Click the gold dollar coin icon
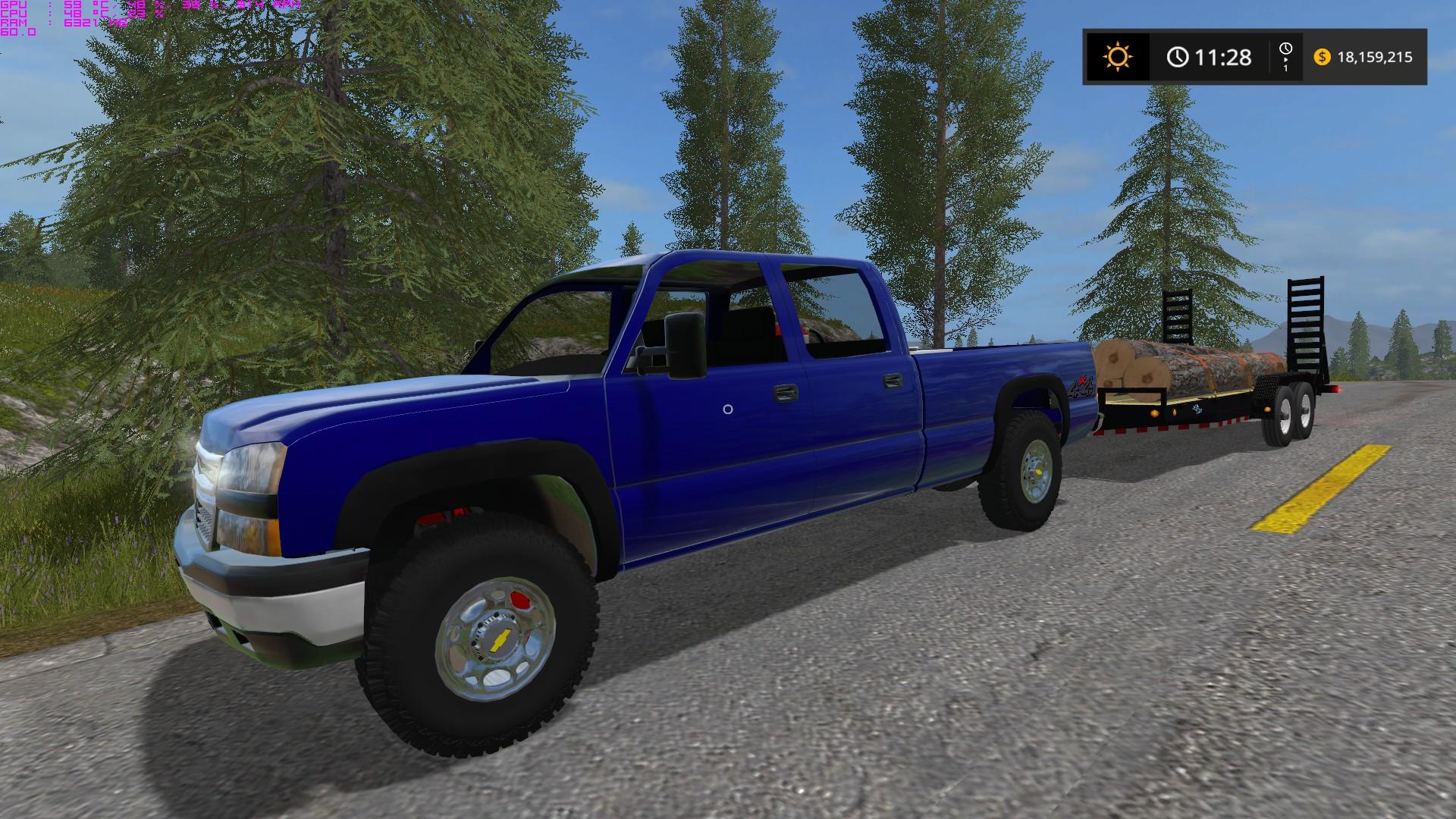Screen dimensions: 1456x819 coord(1322,57)
